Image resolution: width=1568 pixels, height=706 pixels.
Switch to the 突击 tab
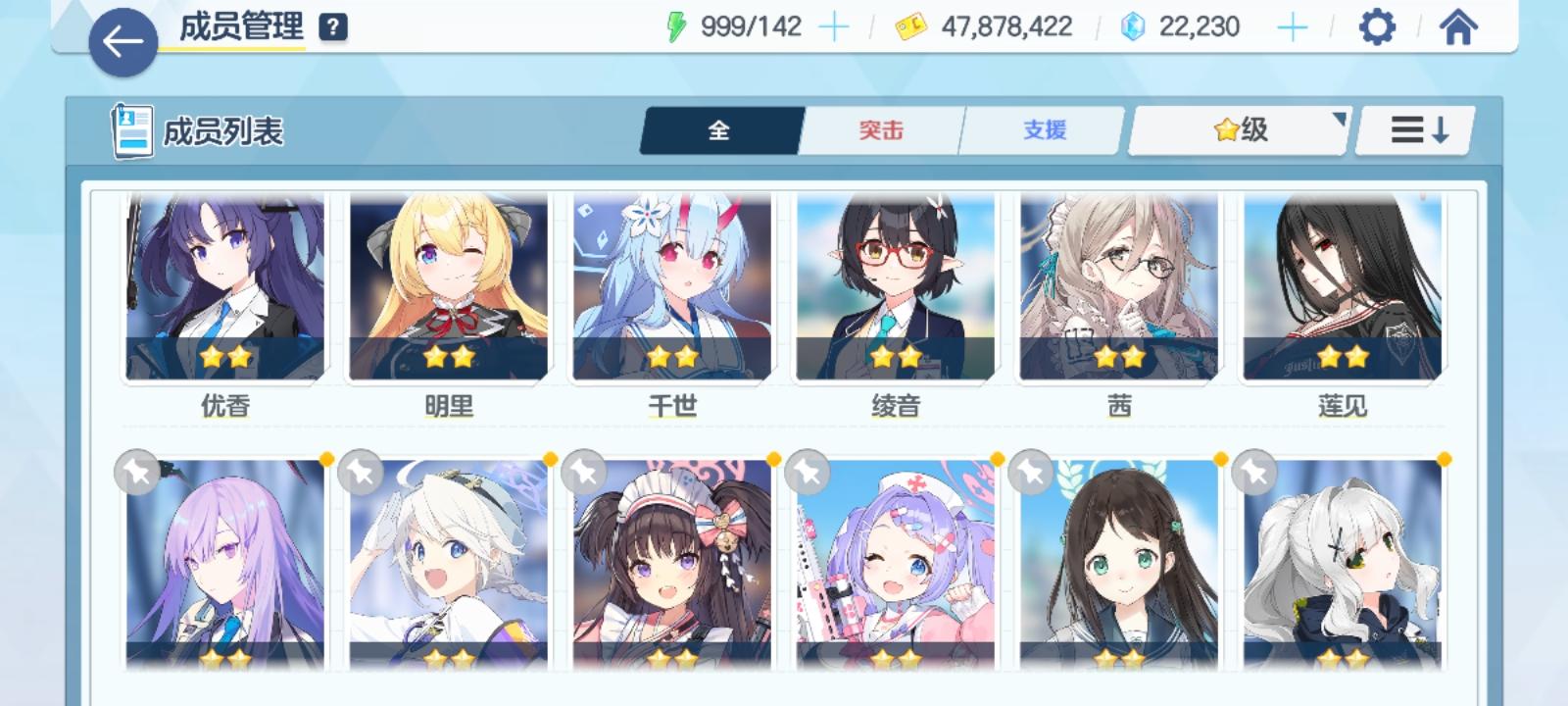point(879,128)
